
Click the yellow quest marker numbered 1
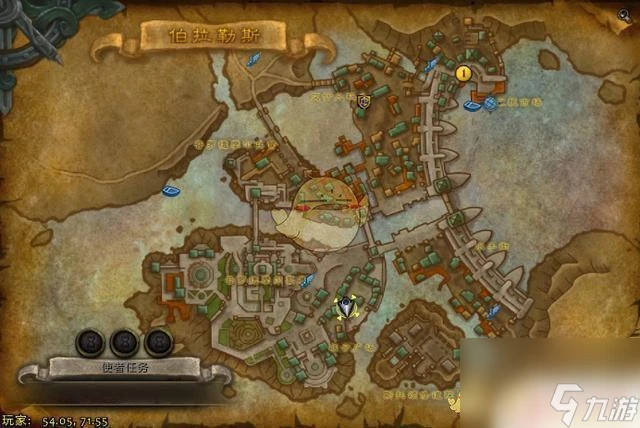[x=463, y=73]
